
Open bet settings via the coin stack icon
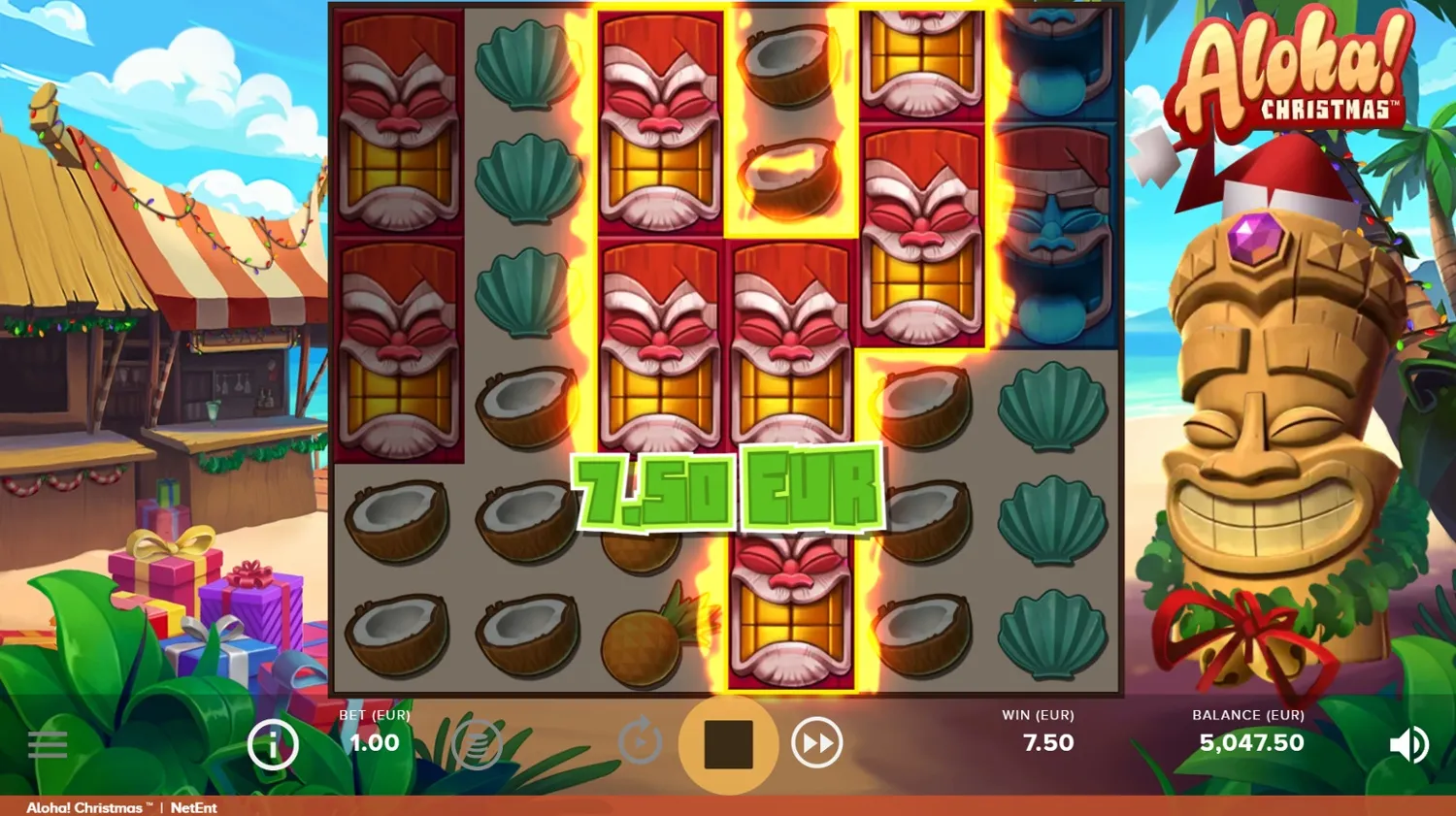click(x=477, y=744)
